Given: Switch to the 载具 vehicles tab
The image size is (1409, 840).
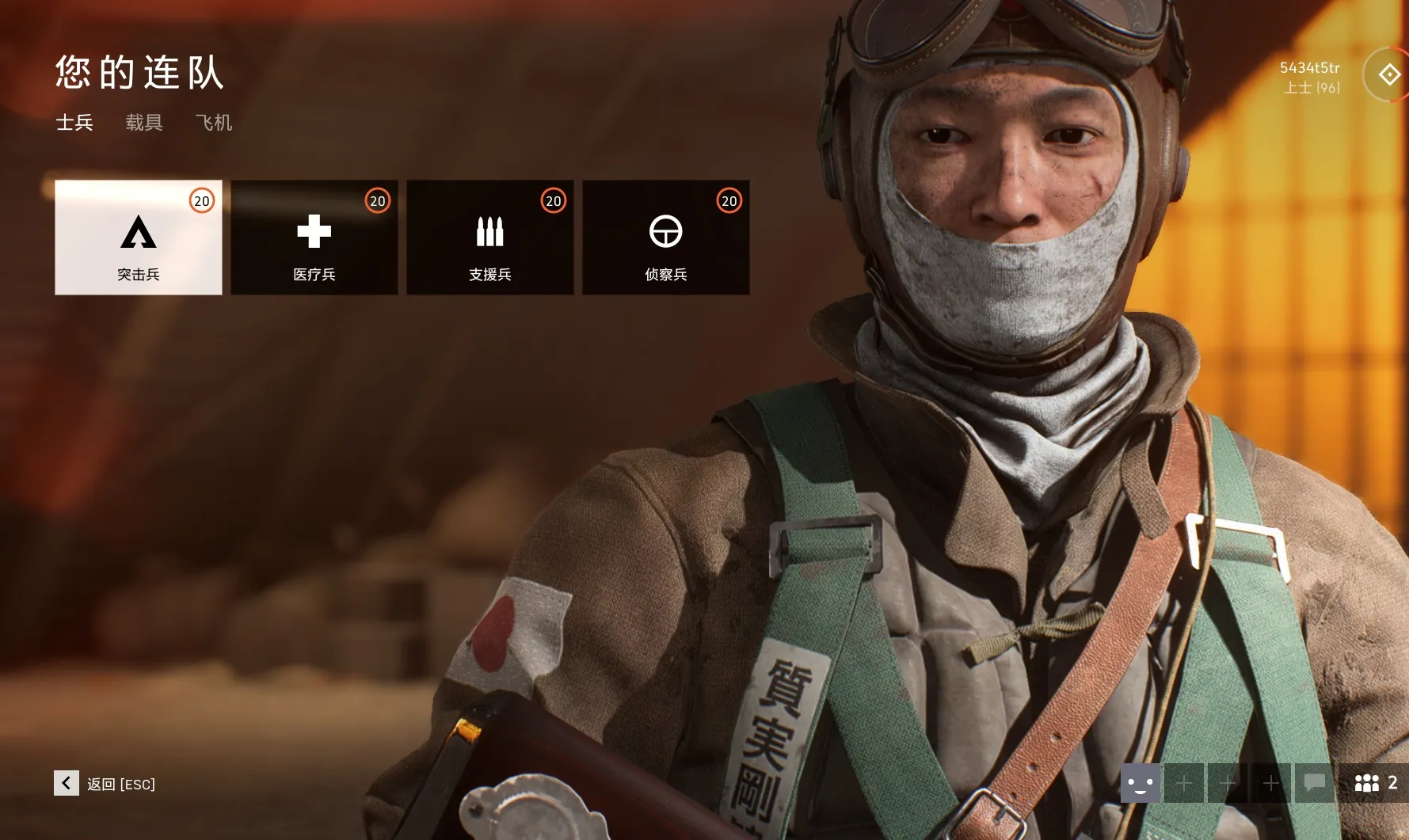Looking at the screenshot, I should [144, 123].
